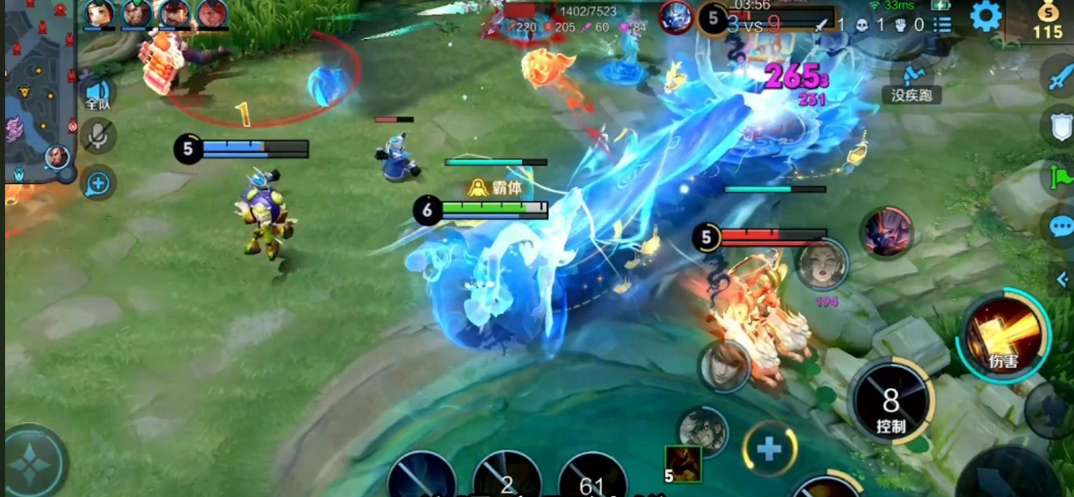This screenshot has width=1074, height=497.
Task: Send the blue sword attack signal
Action: point(1059,76)
